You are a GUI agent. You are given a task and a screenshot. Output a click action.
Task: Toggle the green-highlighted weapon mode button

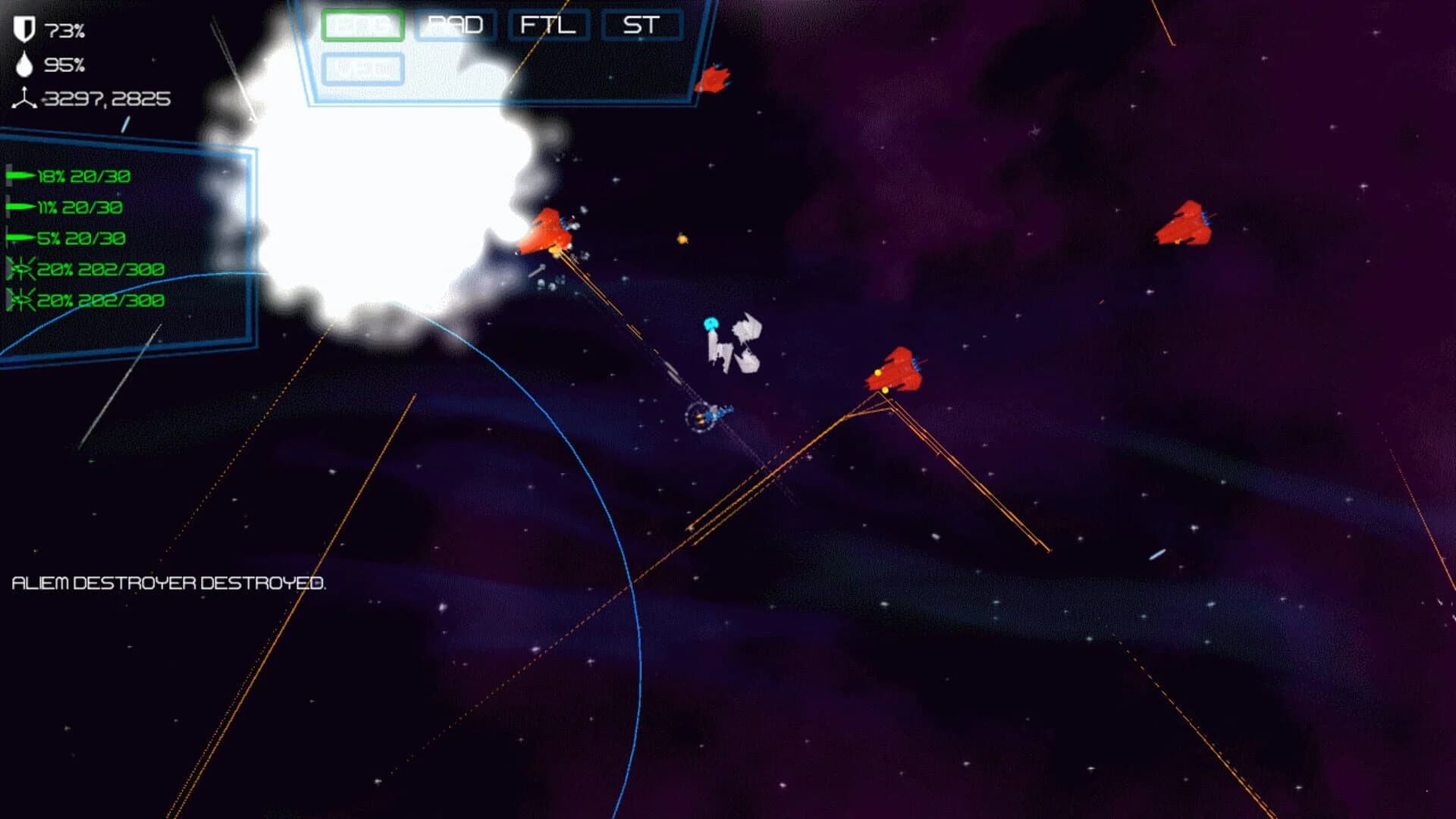362,24
